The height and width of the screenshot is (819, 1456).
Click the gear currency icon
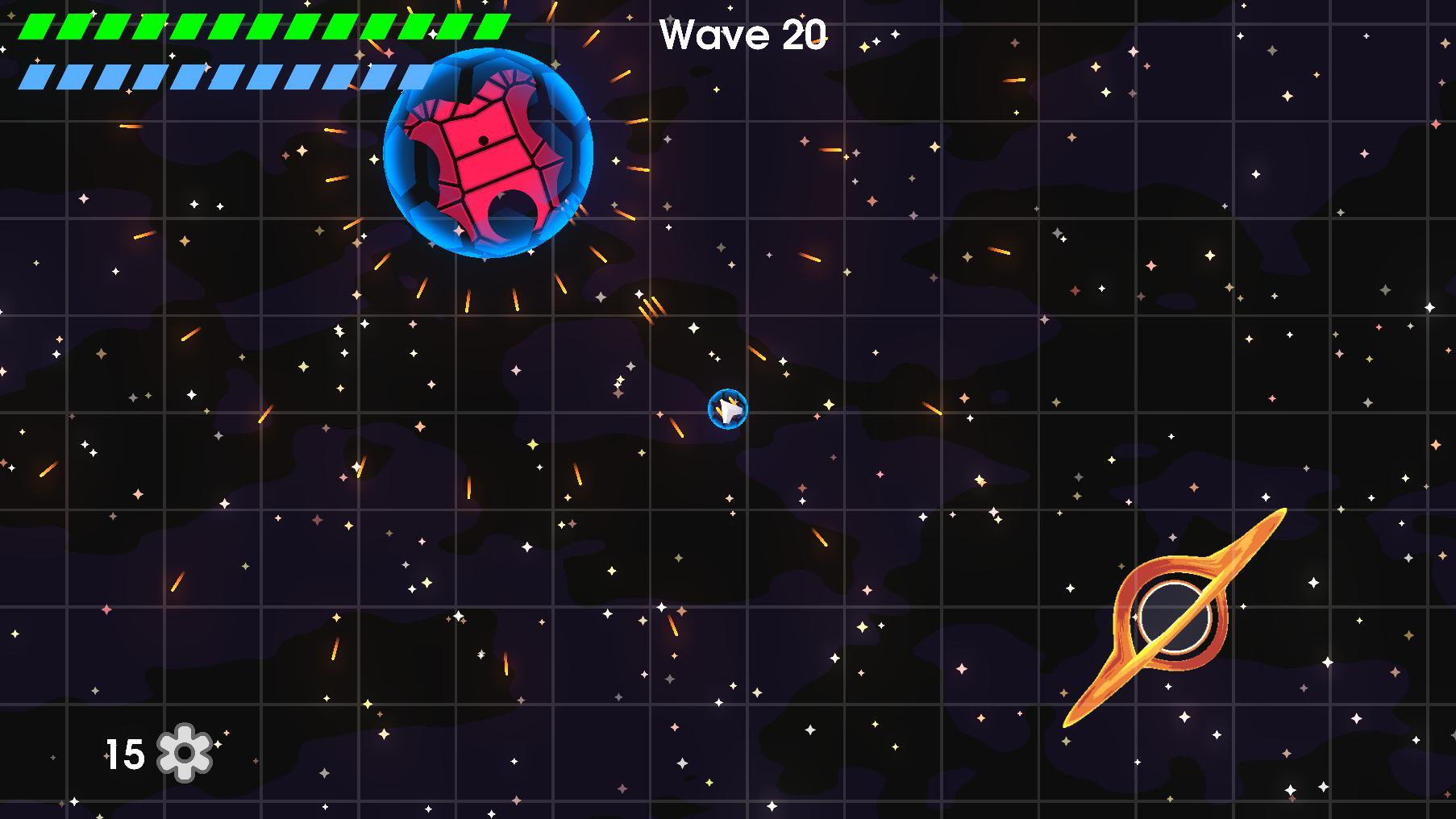pyautogui.click(x=184, y=752)
